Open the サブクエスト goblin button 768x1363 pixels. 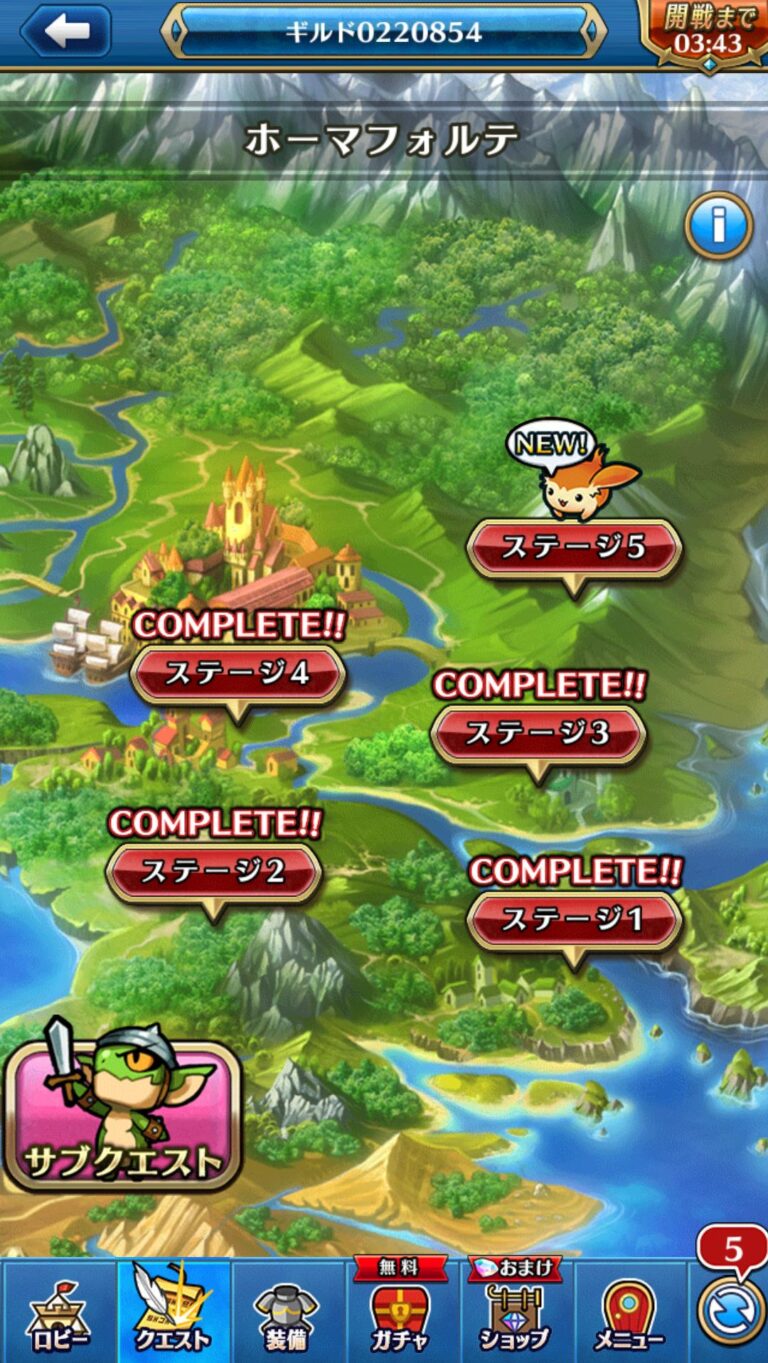pyautogui.click(x=122, y=1112)
